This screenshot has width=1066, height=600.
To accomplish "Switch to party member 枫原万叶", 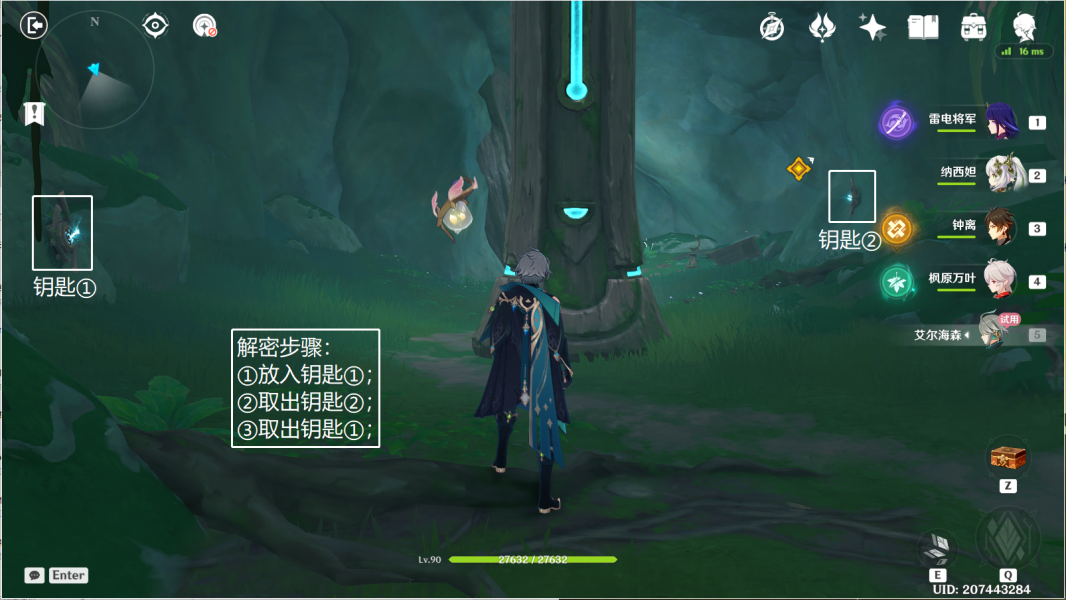I will point(1001,281).
